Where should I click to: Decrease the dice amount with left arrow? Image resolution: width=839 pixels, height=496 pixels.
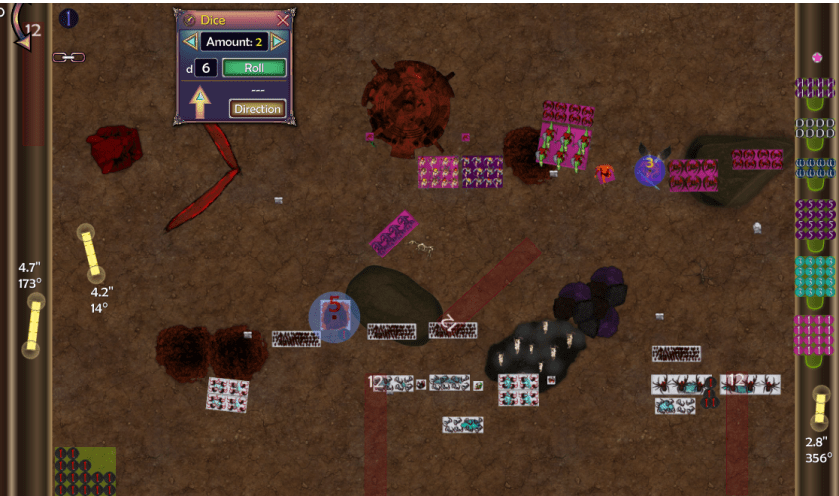[x=188, y=42]
